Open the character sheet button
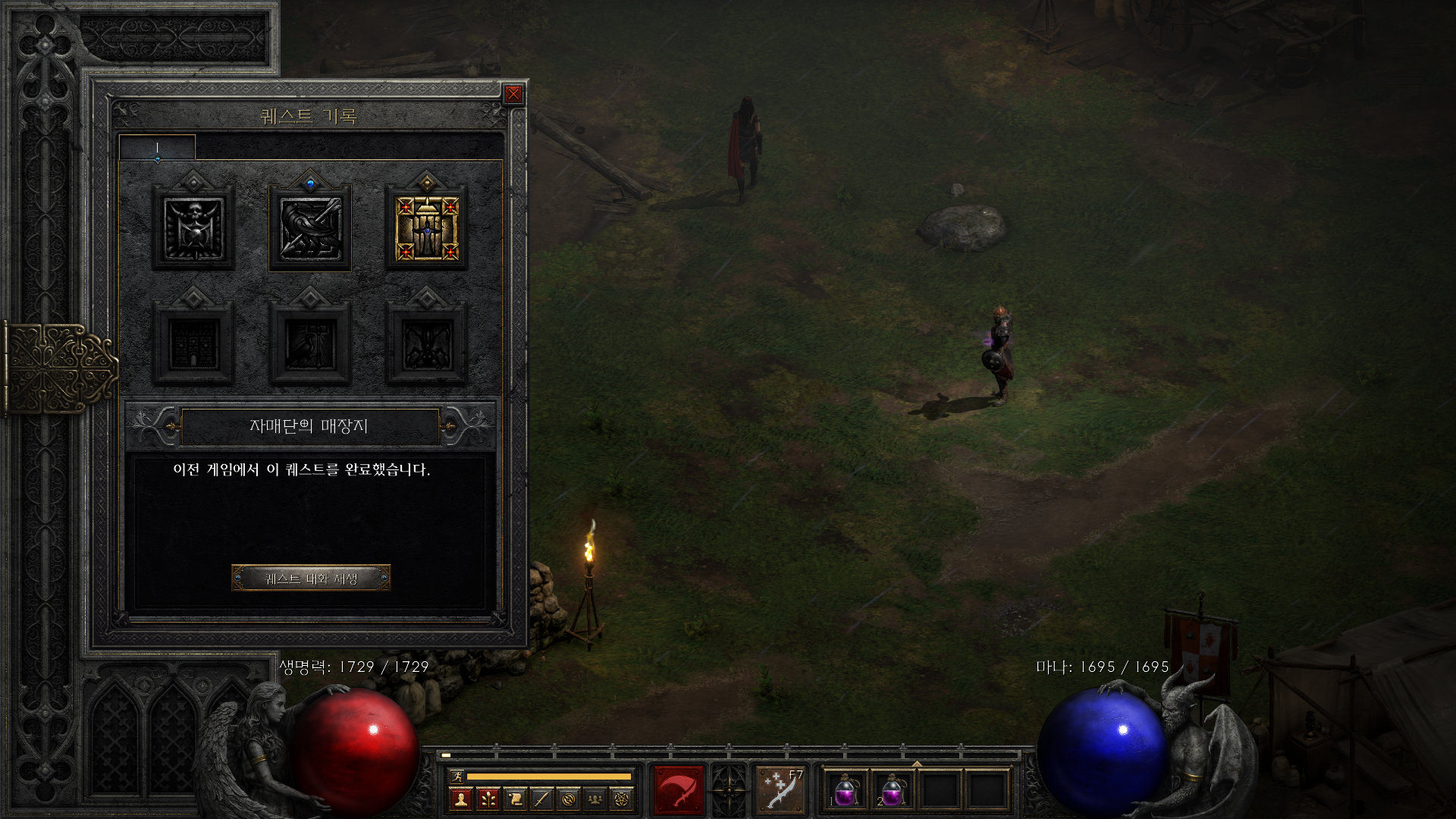 coord(460,799)
